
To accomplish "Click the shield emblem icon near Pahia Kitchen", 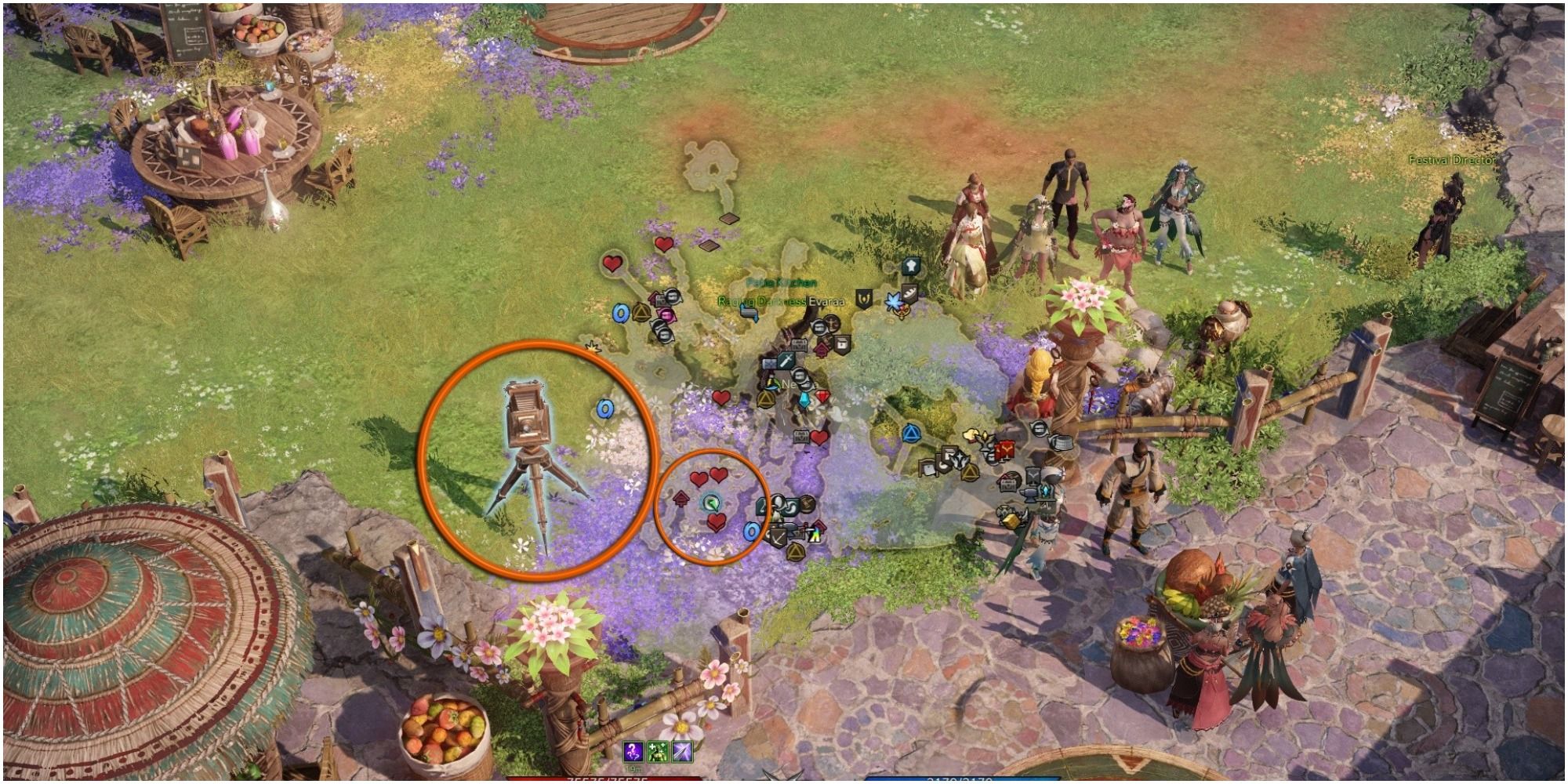I will (865, 299).
